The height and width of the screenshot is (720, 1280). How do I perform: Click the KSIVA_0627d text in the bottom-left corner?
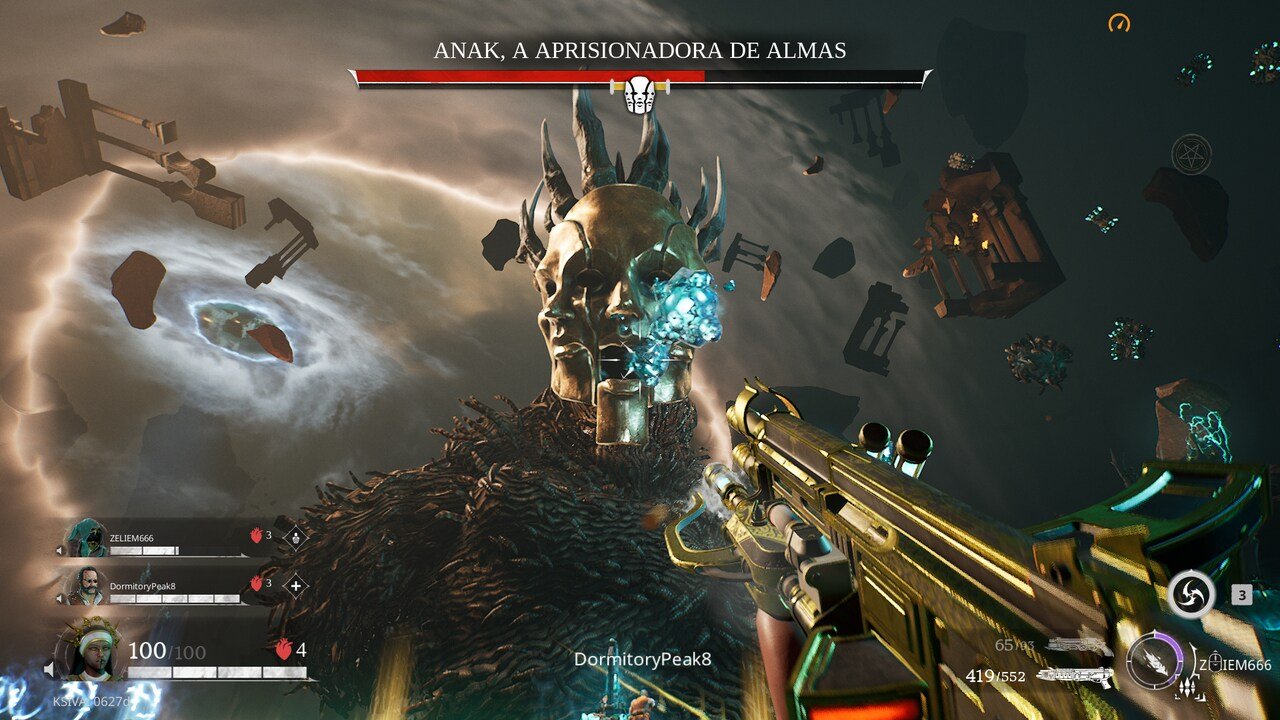coord(90,701)
